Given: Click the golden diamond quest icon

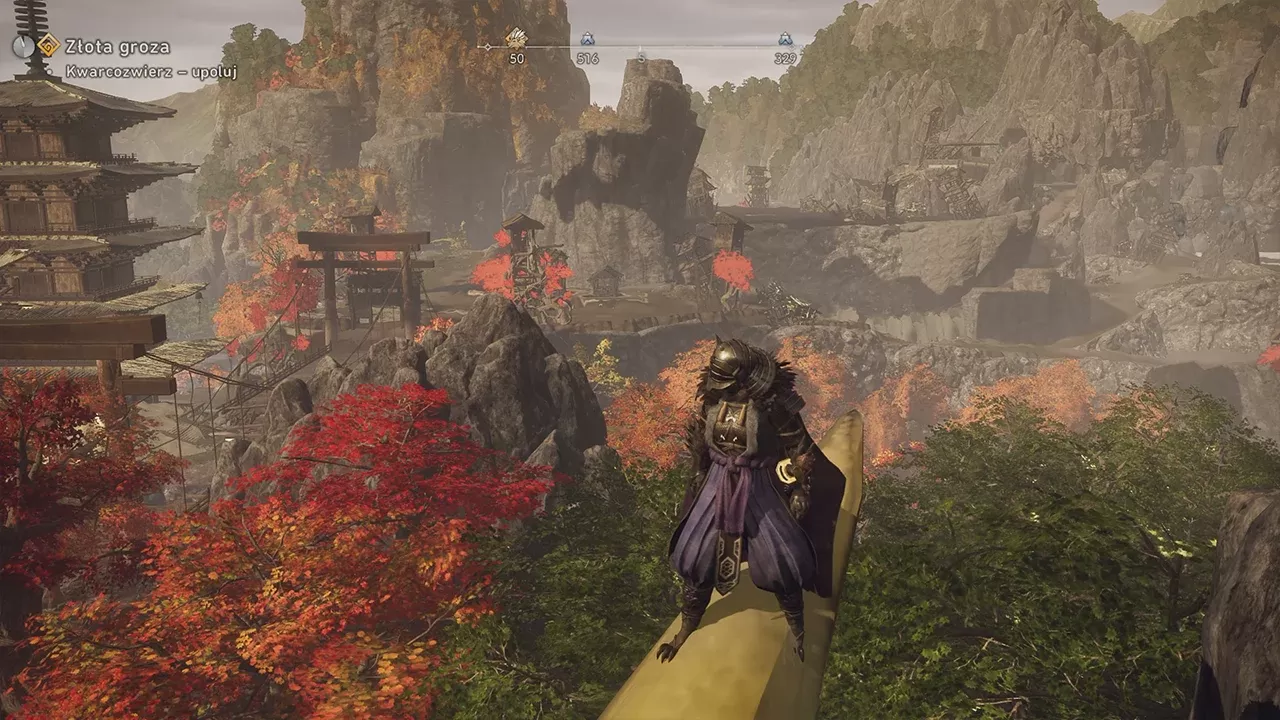Looking at the screenshot, I should [48, 45].
